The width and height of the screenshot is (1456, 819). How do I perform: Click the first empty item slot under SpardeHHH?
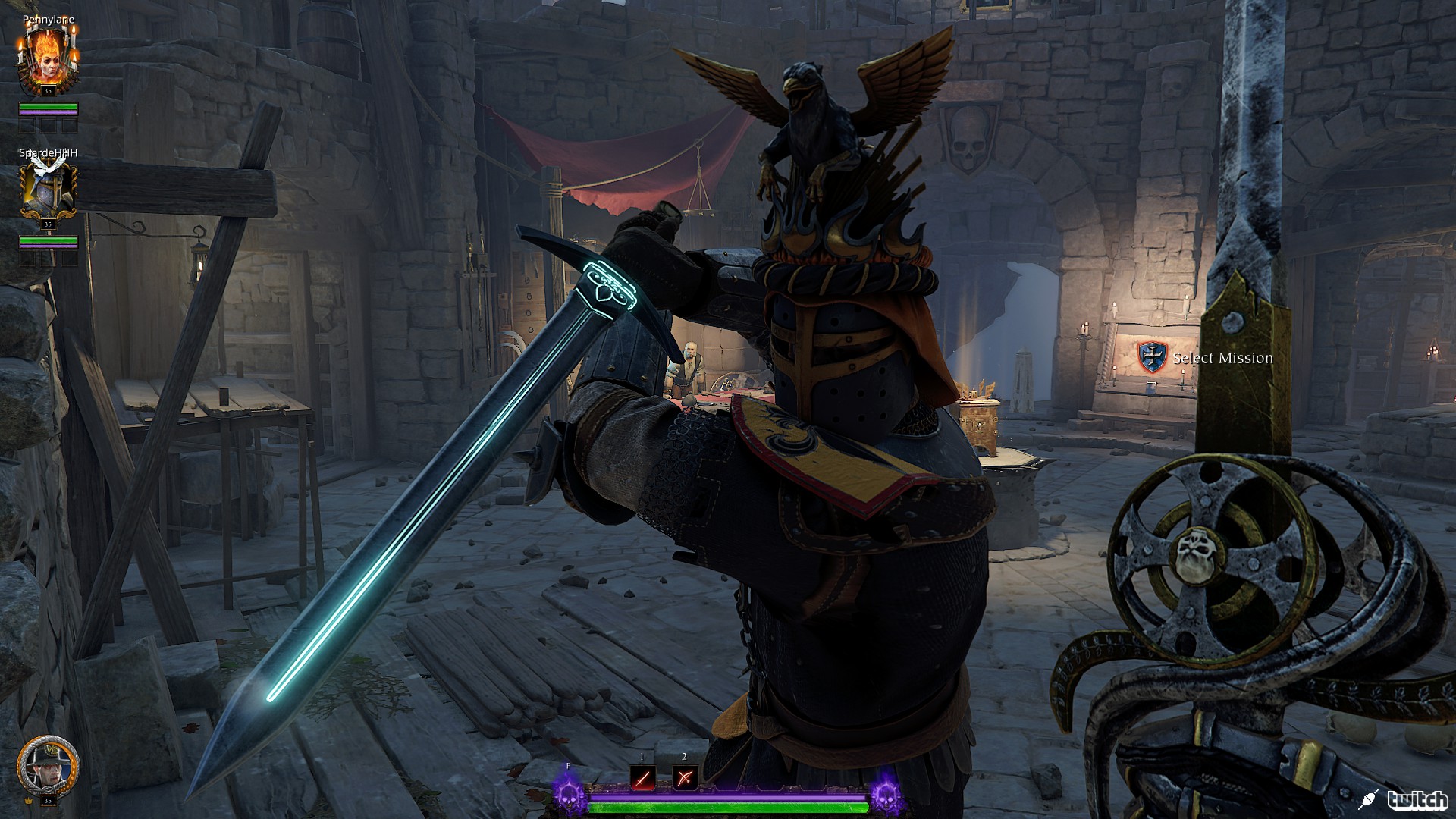(27, 260)
